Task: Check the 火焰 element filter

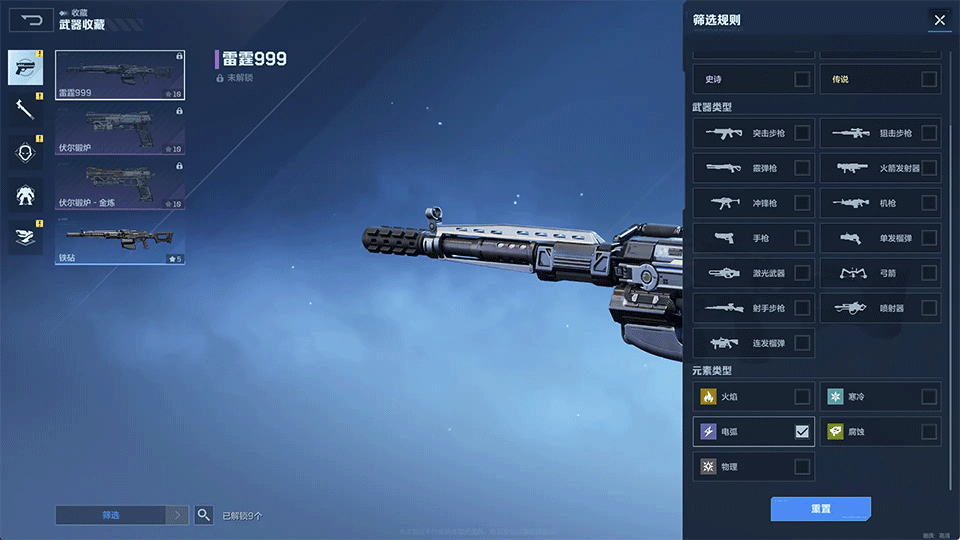Action: (802, 397)
